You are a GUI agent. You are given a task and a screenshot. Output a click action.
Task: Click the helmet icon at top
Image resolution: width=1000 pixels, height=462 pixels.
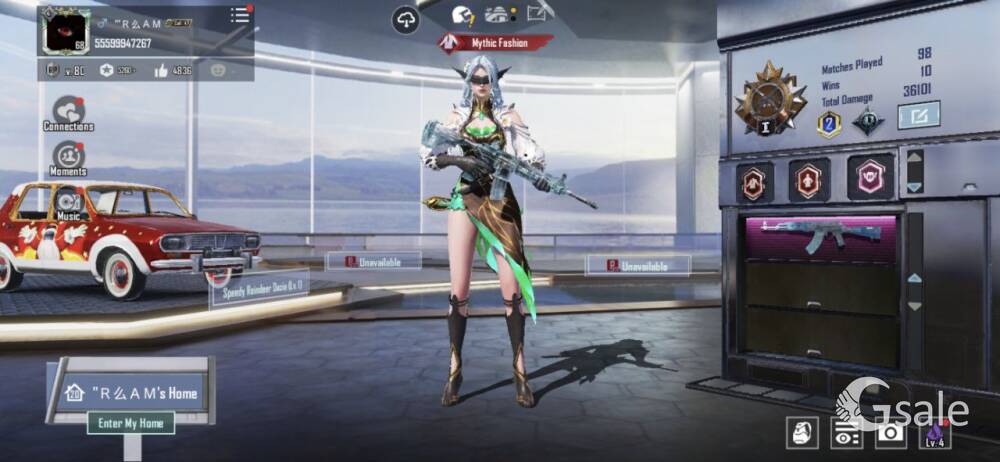pos(462,14)
